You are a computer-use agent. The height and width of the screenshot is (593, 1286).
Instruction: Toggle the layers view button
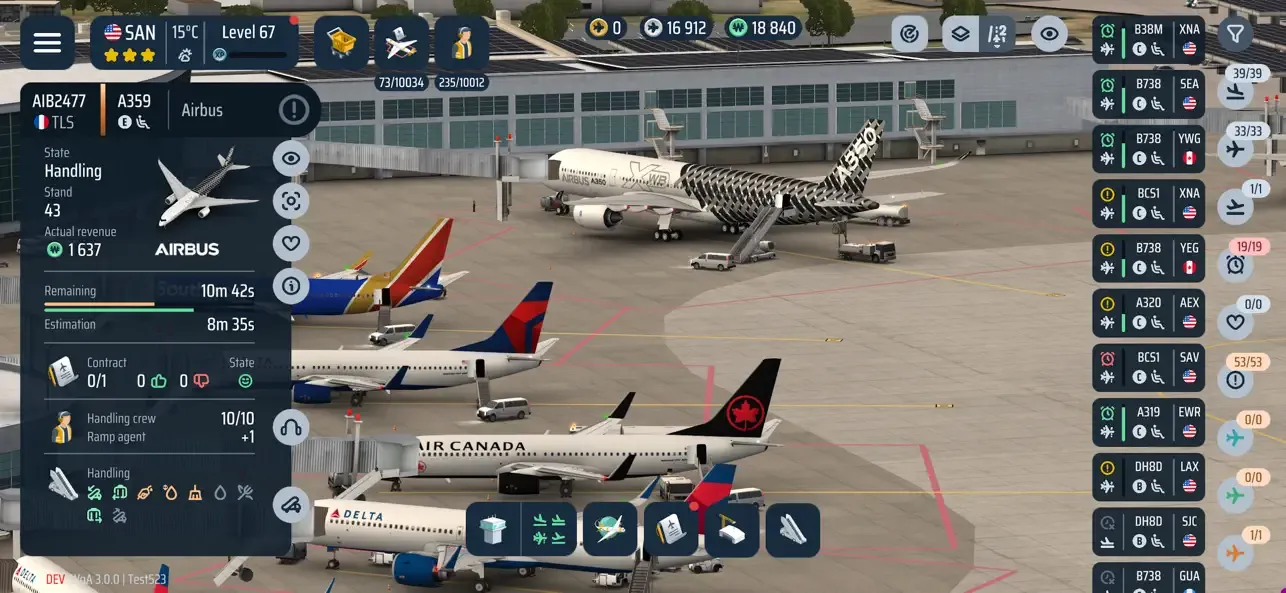click(960, 35)
